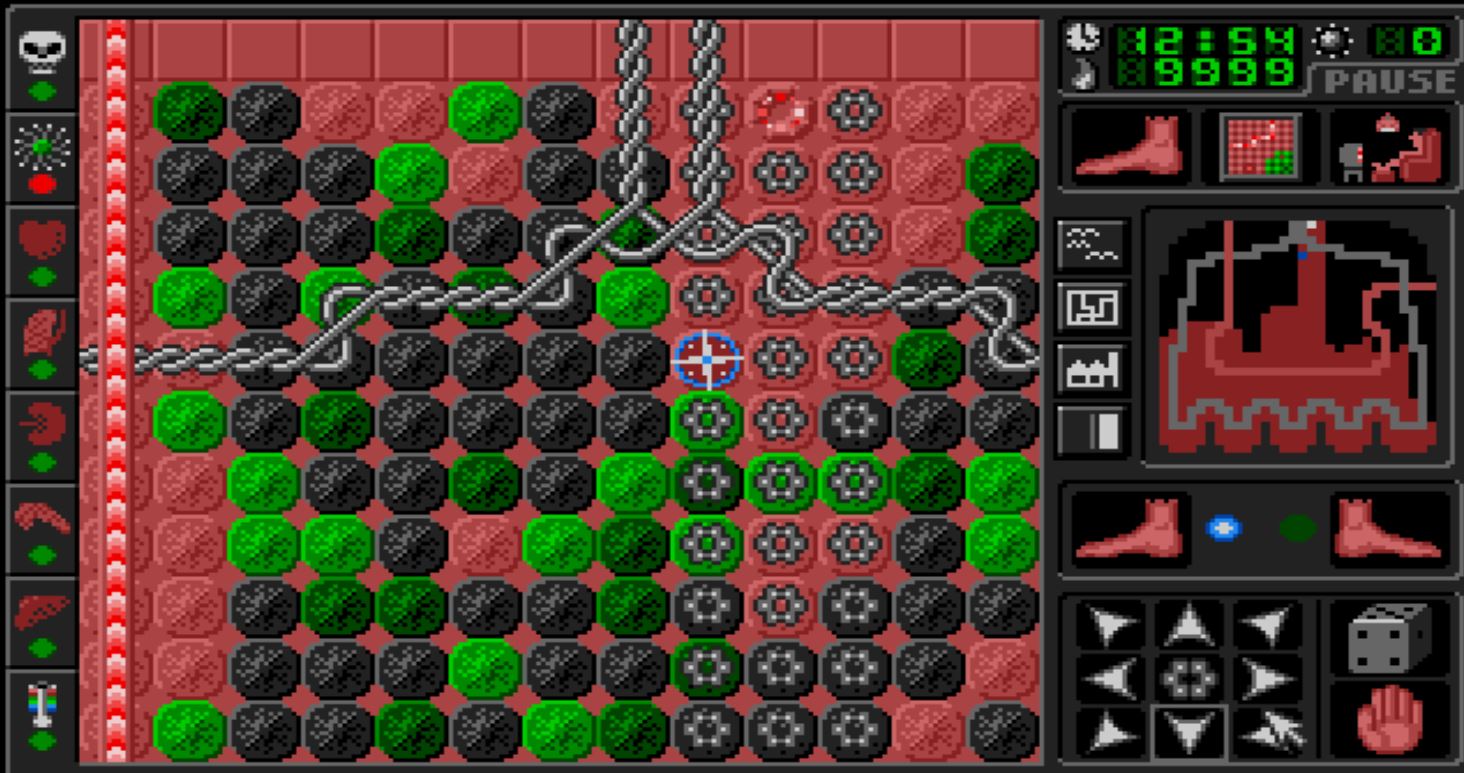1464x773 pixels.
Task: Move view with the up arrow
Action: click(1189, 627)
